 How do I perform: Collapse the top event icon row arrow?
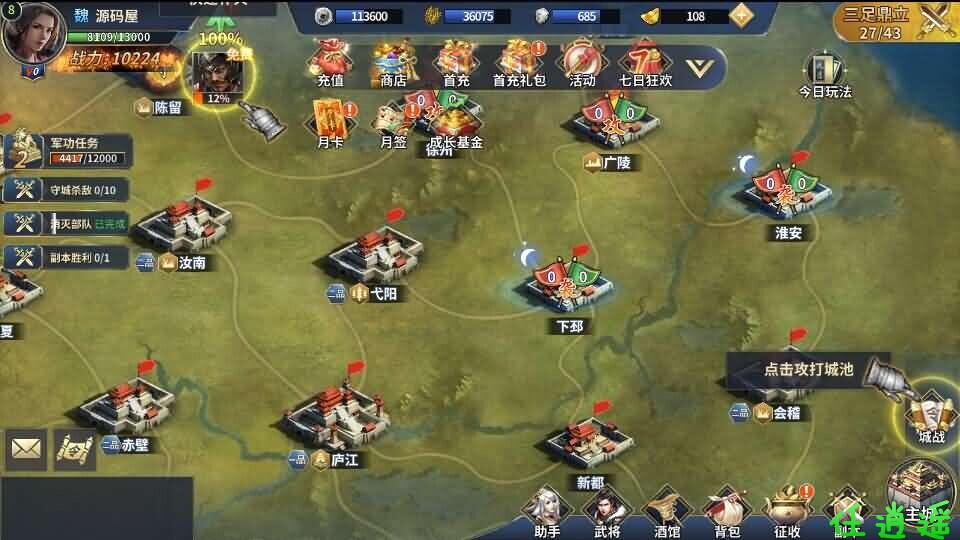point(704,67)
